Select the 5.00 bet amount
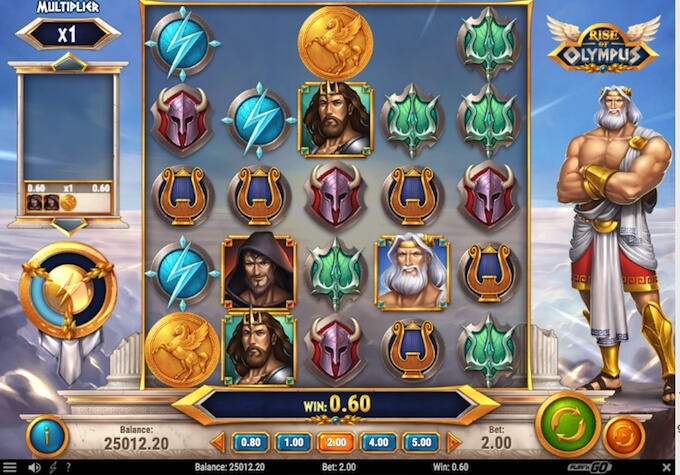680x475 pixels. pyautogui.click(x=422, y=441)
